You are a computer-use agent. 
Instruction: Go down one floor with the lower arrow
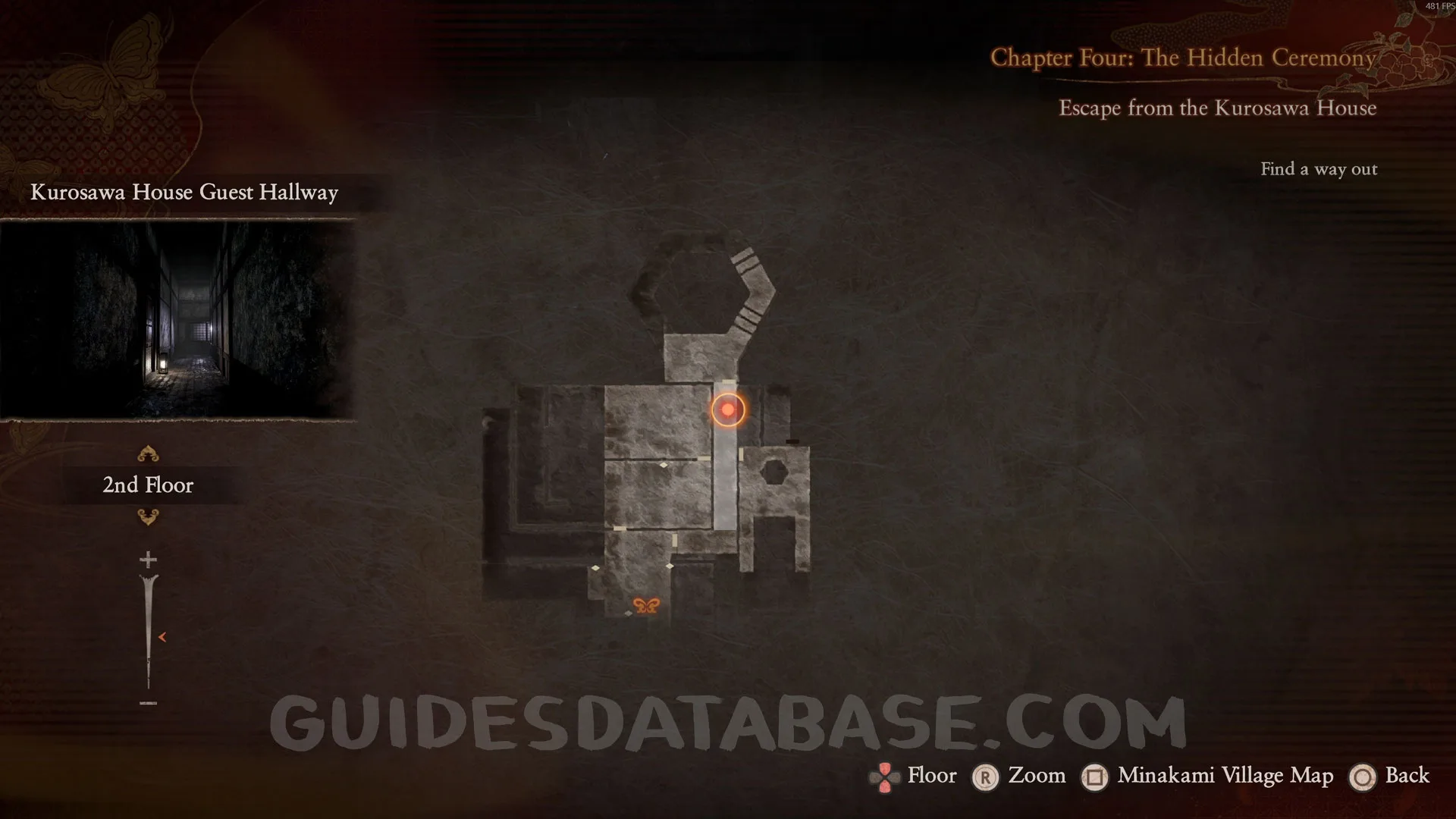click(x=148, y=517)
